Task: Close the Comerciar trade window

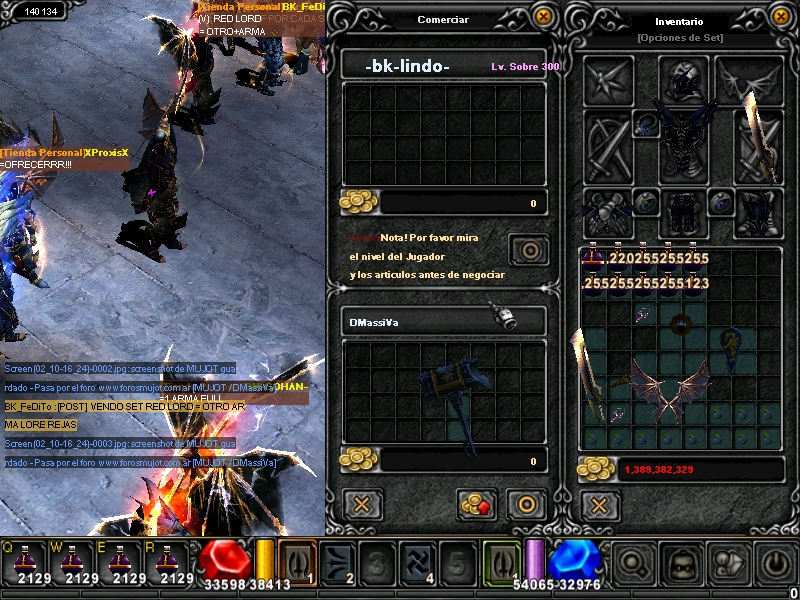Action: pos(543,17)
